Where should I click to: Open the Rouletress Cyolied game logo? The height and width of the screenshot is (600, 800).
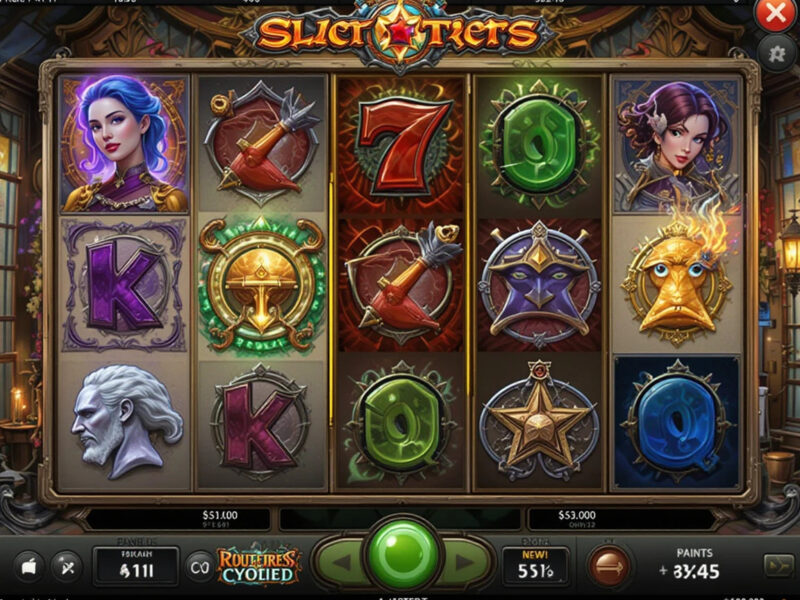[257, 565]
